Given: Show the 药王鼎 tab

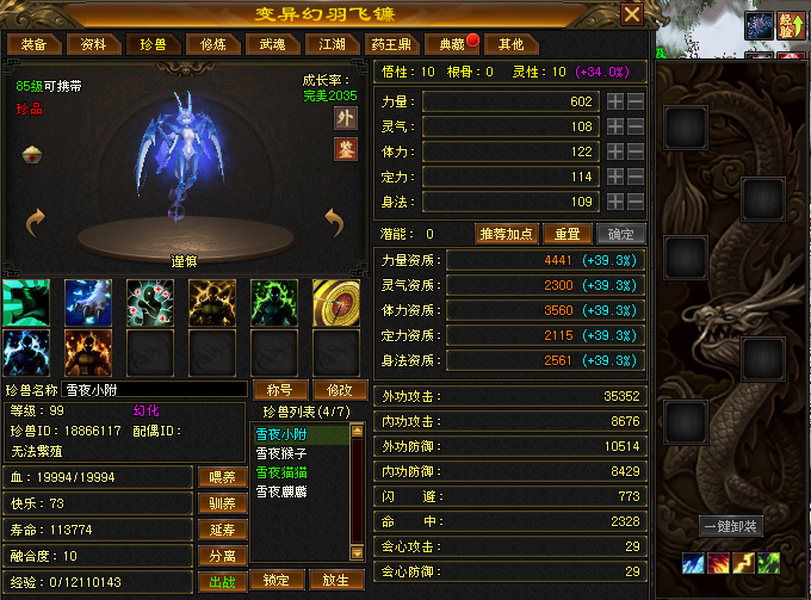Looking at the screenshot, I should click(x=391, y=45).
